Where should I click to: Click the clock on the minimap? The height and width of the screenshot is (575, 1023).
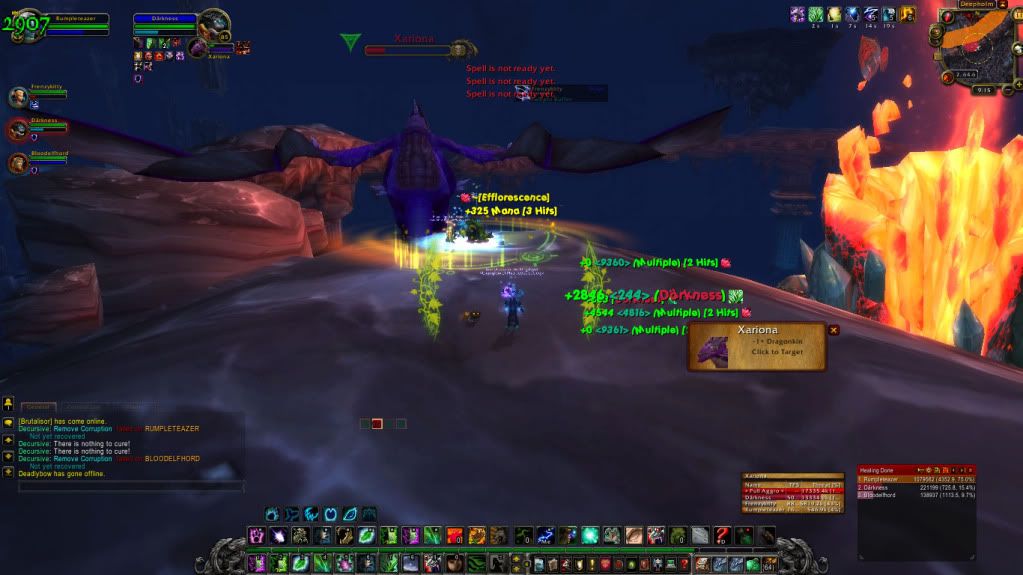[983, 89]
